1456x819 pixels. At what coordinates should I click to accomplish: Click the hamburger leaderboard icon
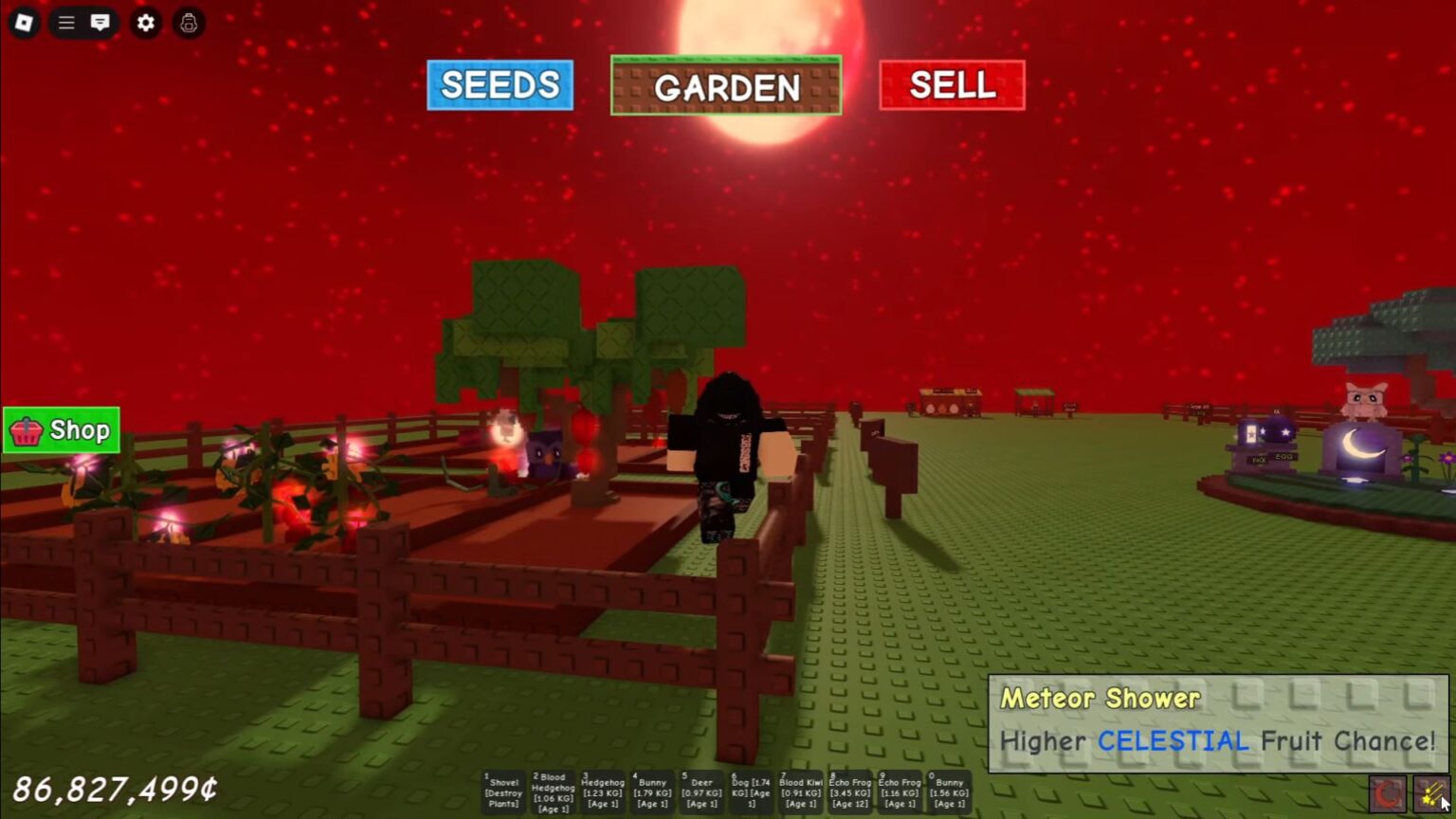point(65,23)
